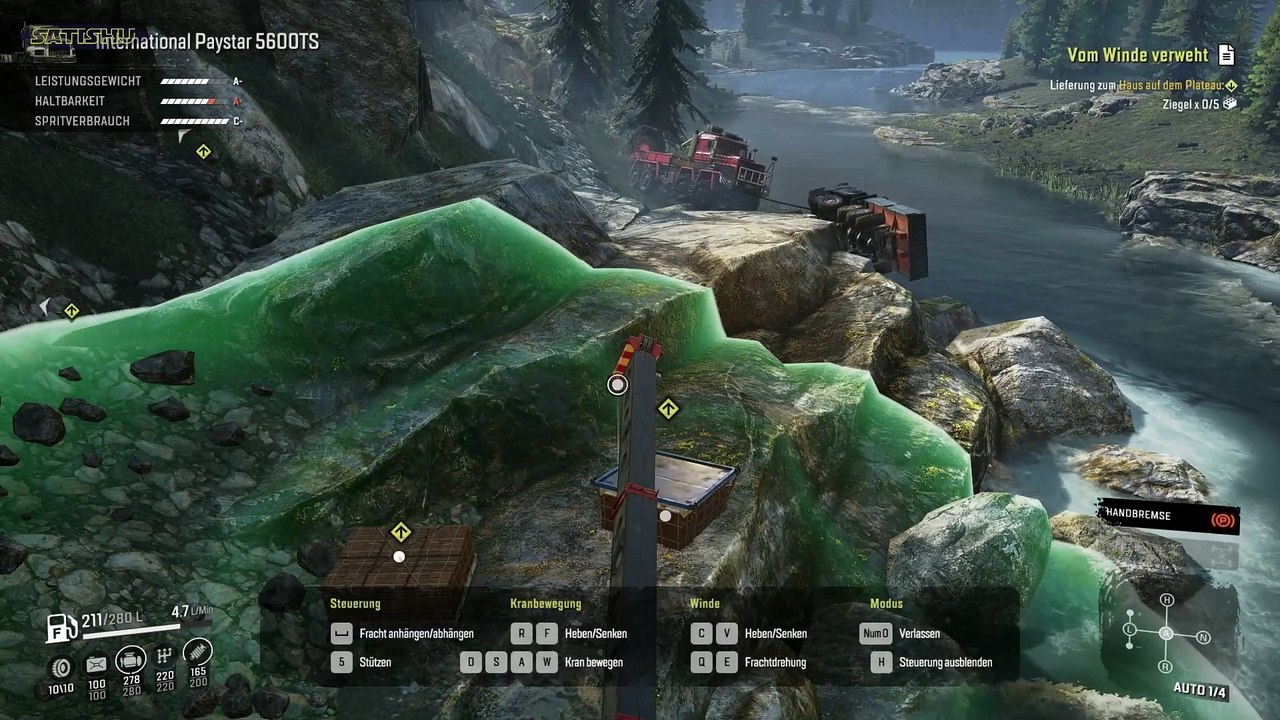Image resolution: width=1280 pixels, height=720 pixels.
Task: Open the Vom Winde verweht contract document icon
Action: point(1227,55)
